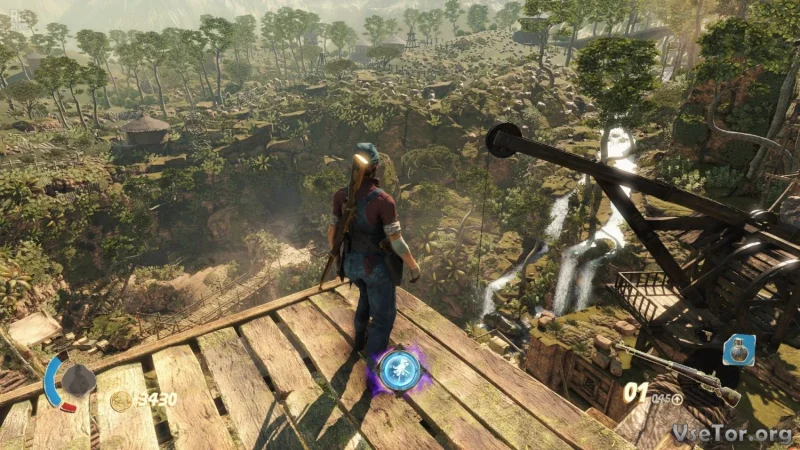The image size is (800, 450).
Task: Click the gold coin currency icon
Action: click(x=120, y=400)
